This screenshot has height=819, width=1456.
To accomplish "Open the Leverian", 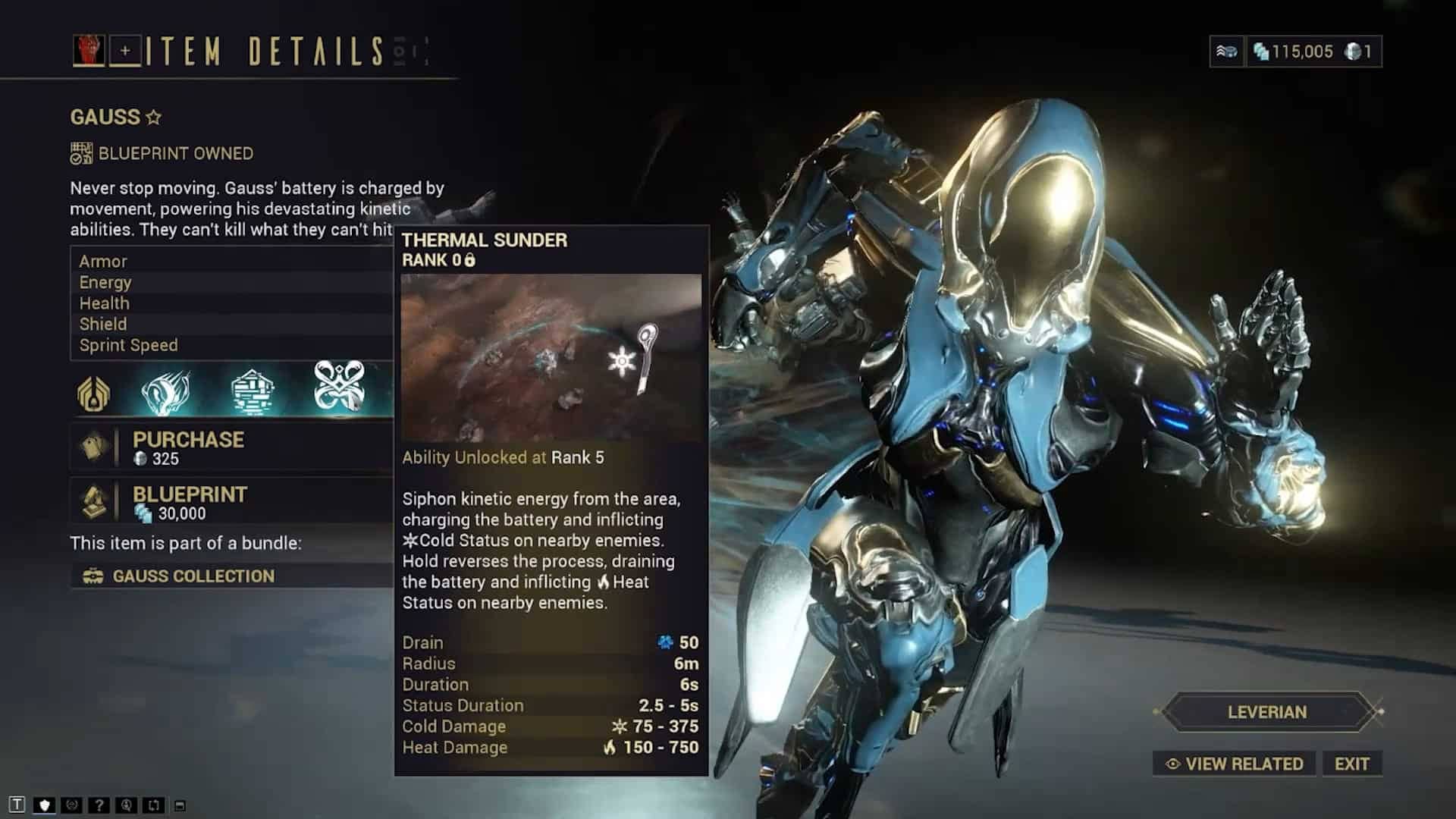I will (x=1266, y=712).
